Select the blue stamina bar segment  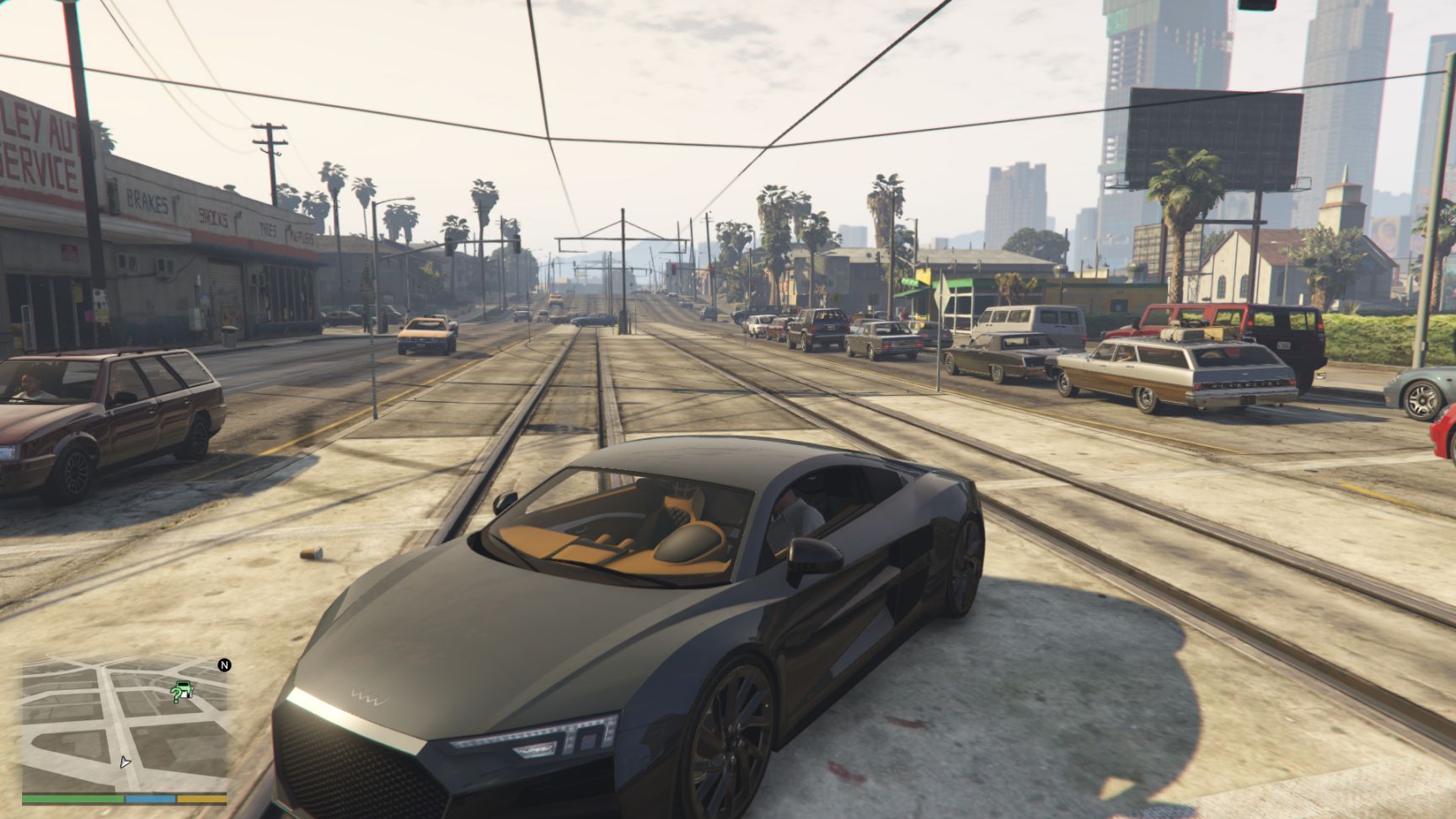pyautogui.click(x=150, y=799)
